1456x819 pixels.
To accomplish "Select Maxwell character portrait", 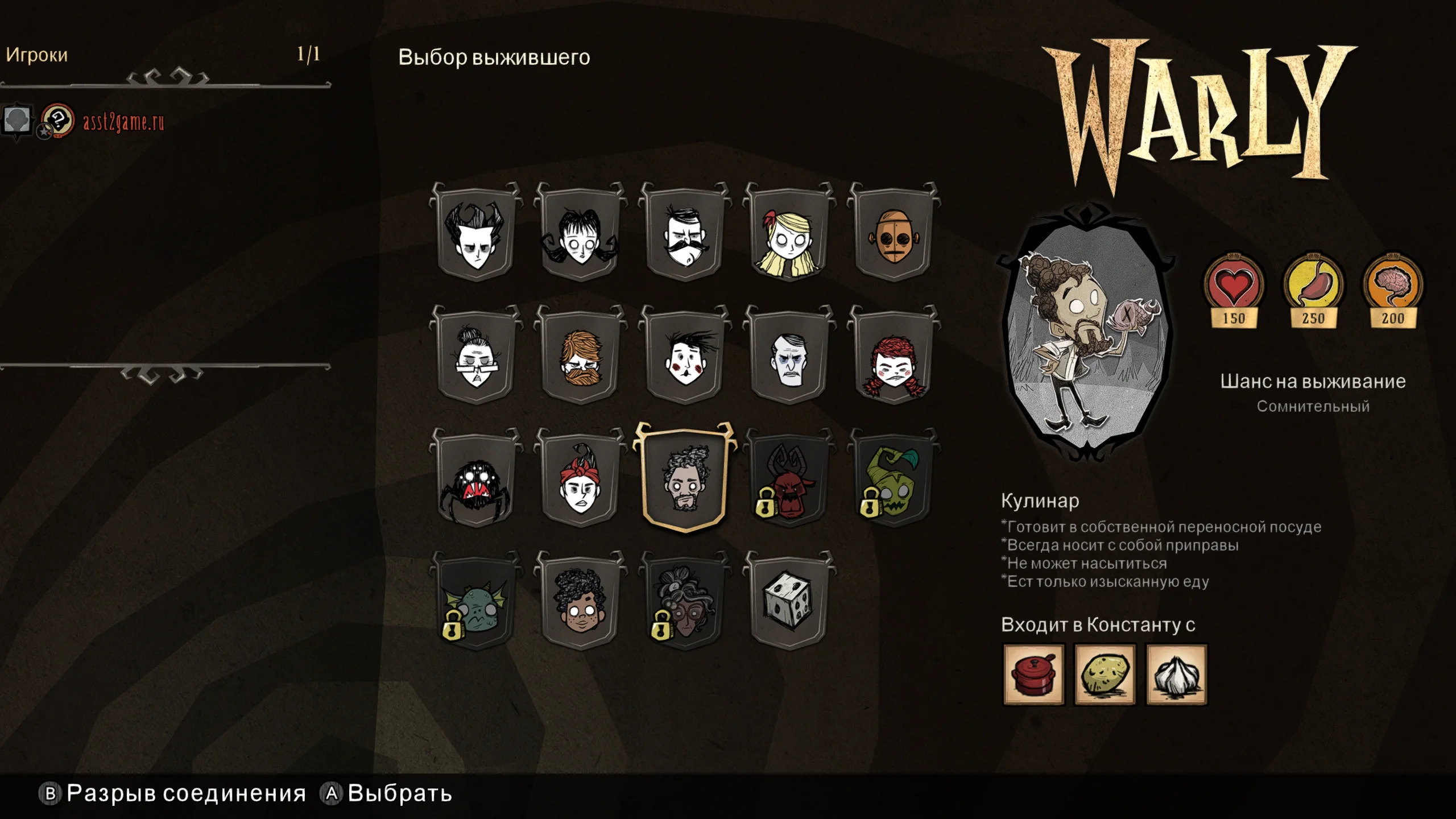I will 789,357.
